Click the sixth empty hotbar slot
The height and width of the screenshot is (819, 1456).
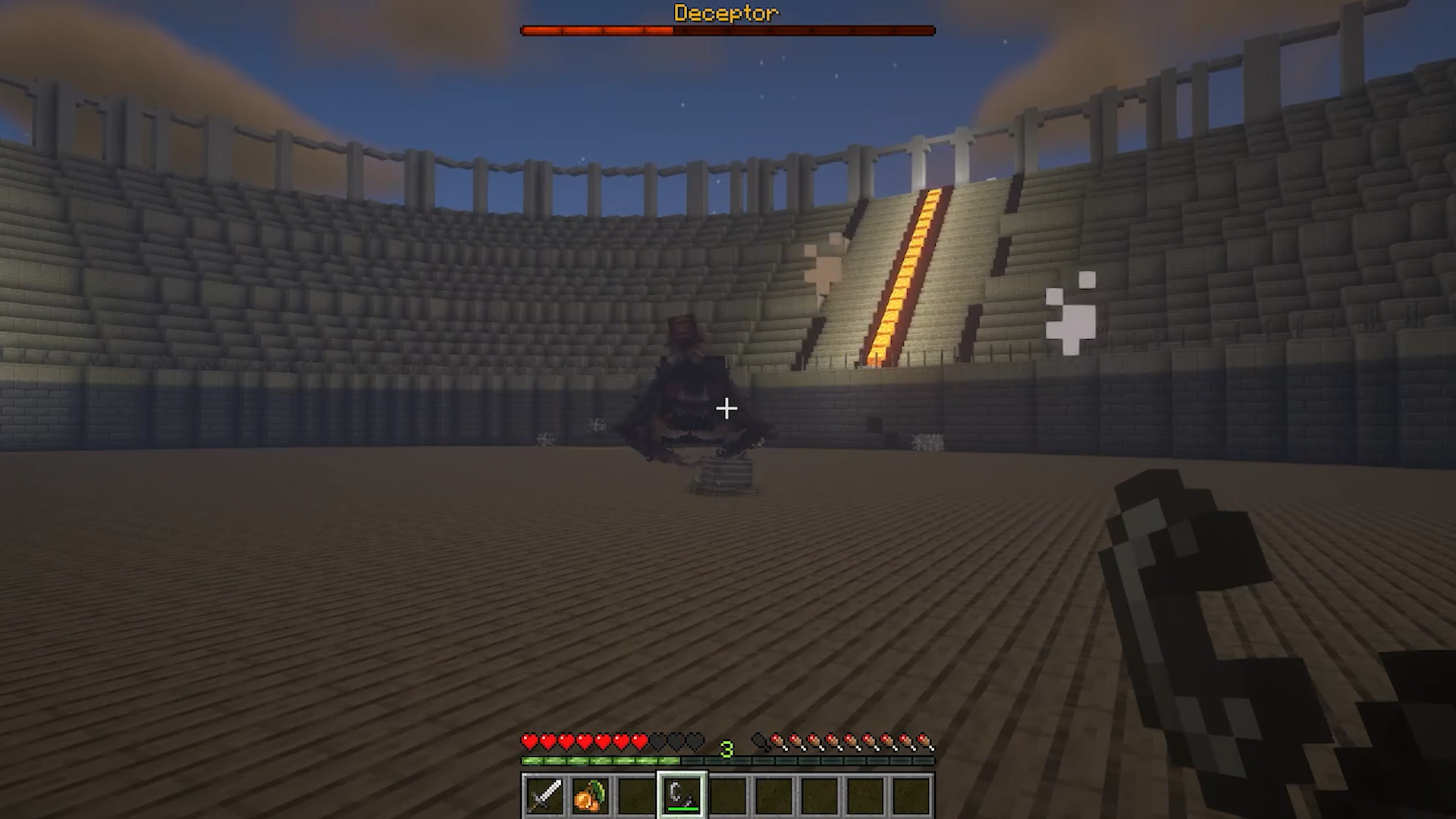(x=775, y=792)
